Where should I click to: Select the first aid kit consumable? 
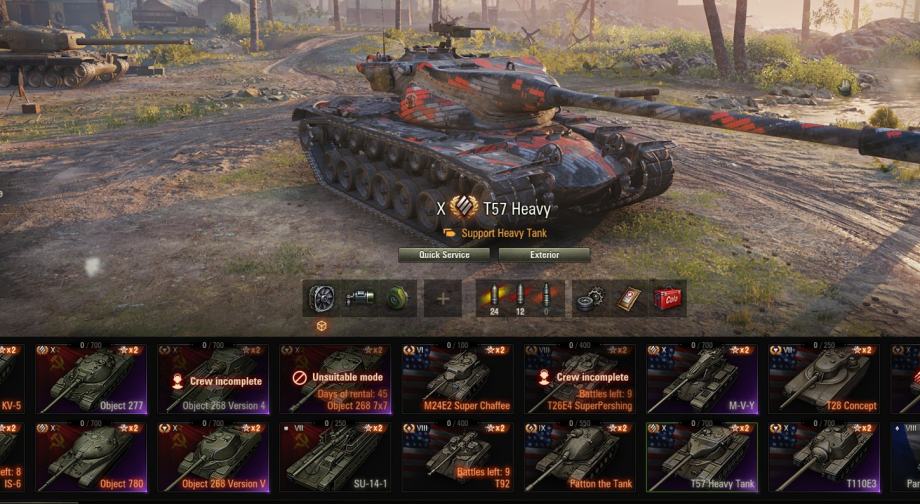pyautogui.click(x=628, y=298)
